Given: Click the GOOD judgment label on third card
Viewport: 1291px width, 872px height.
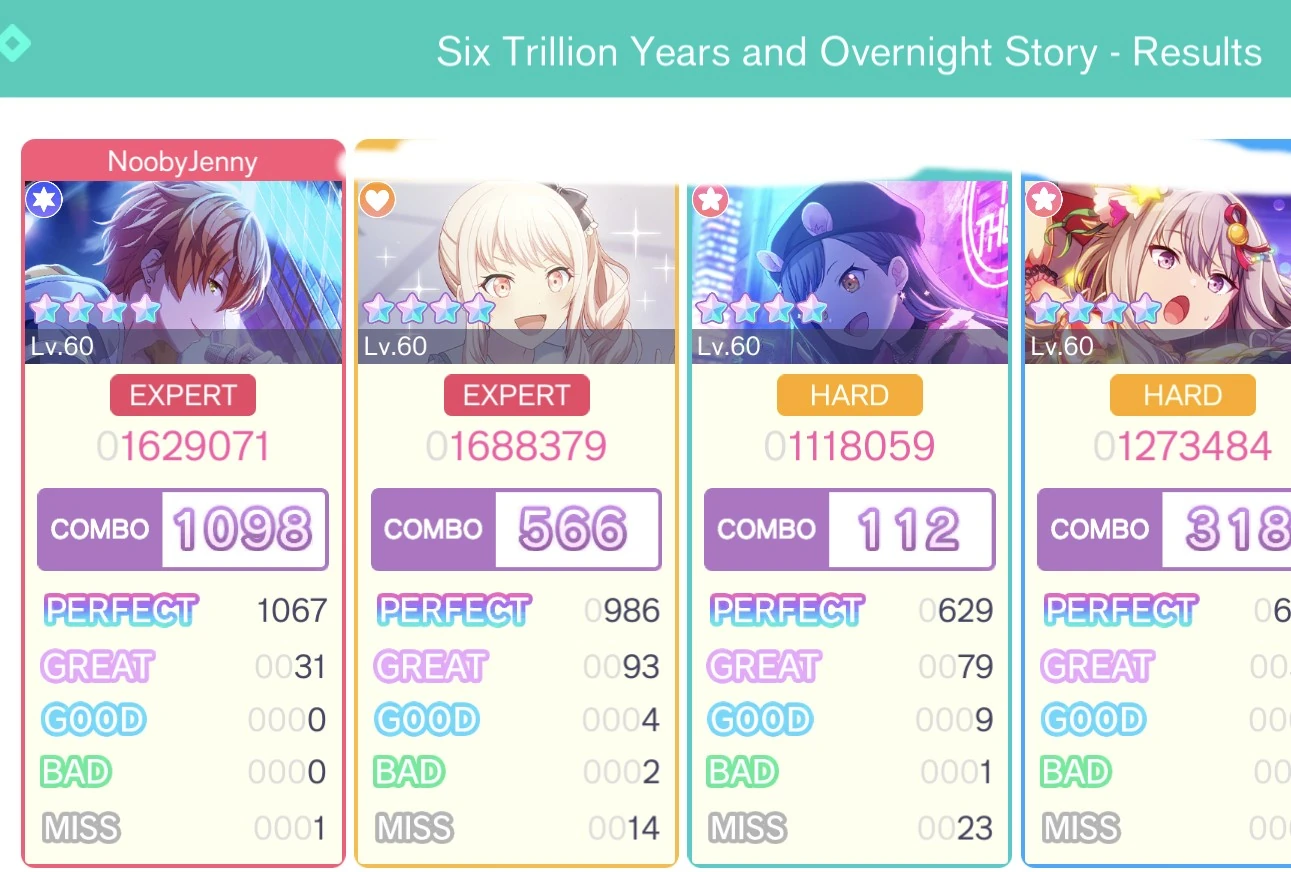Looking at the screenshot, I should (761, 719).
